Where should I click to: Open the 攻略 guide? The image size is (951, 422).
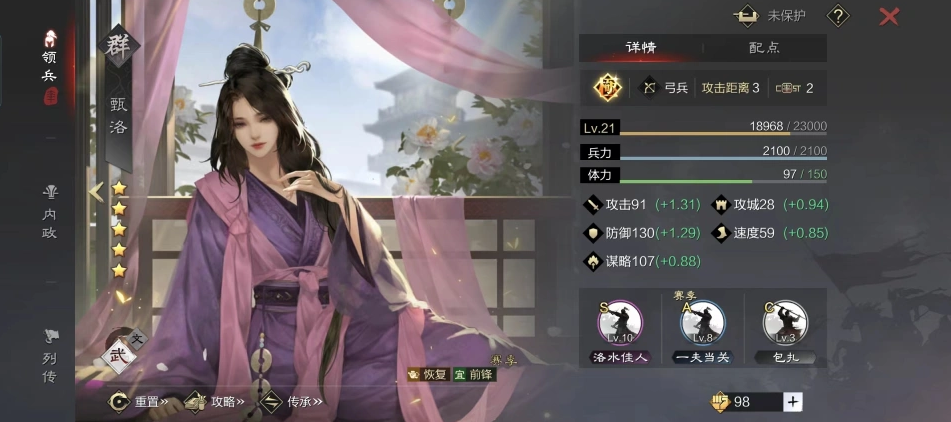(x=213, y=401)
